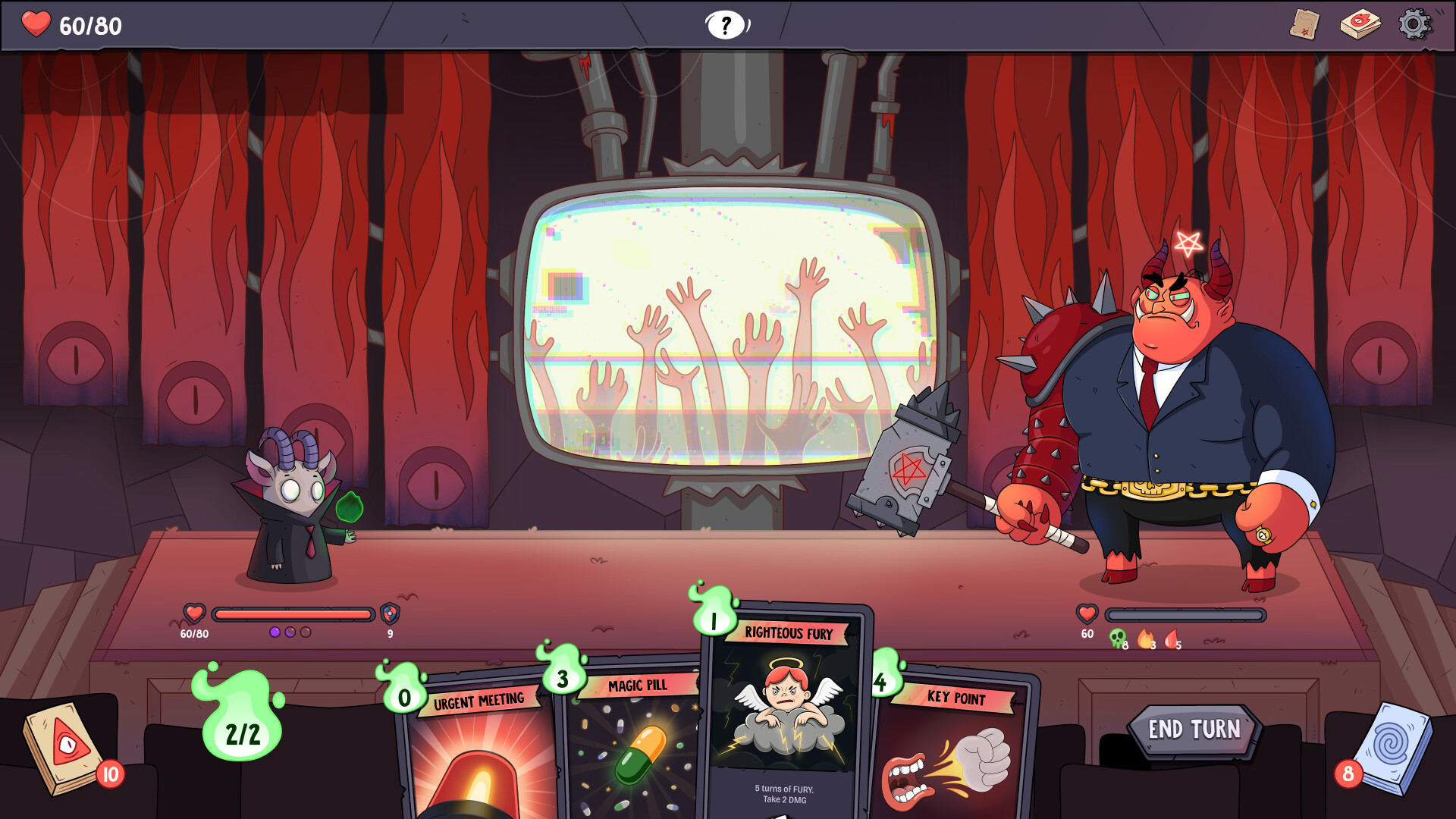Screen dimensions: 1456x819
Task: Click the heart icon next to 60/80
Action: pos(36,24)
